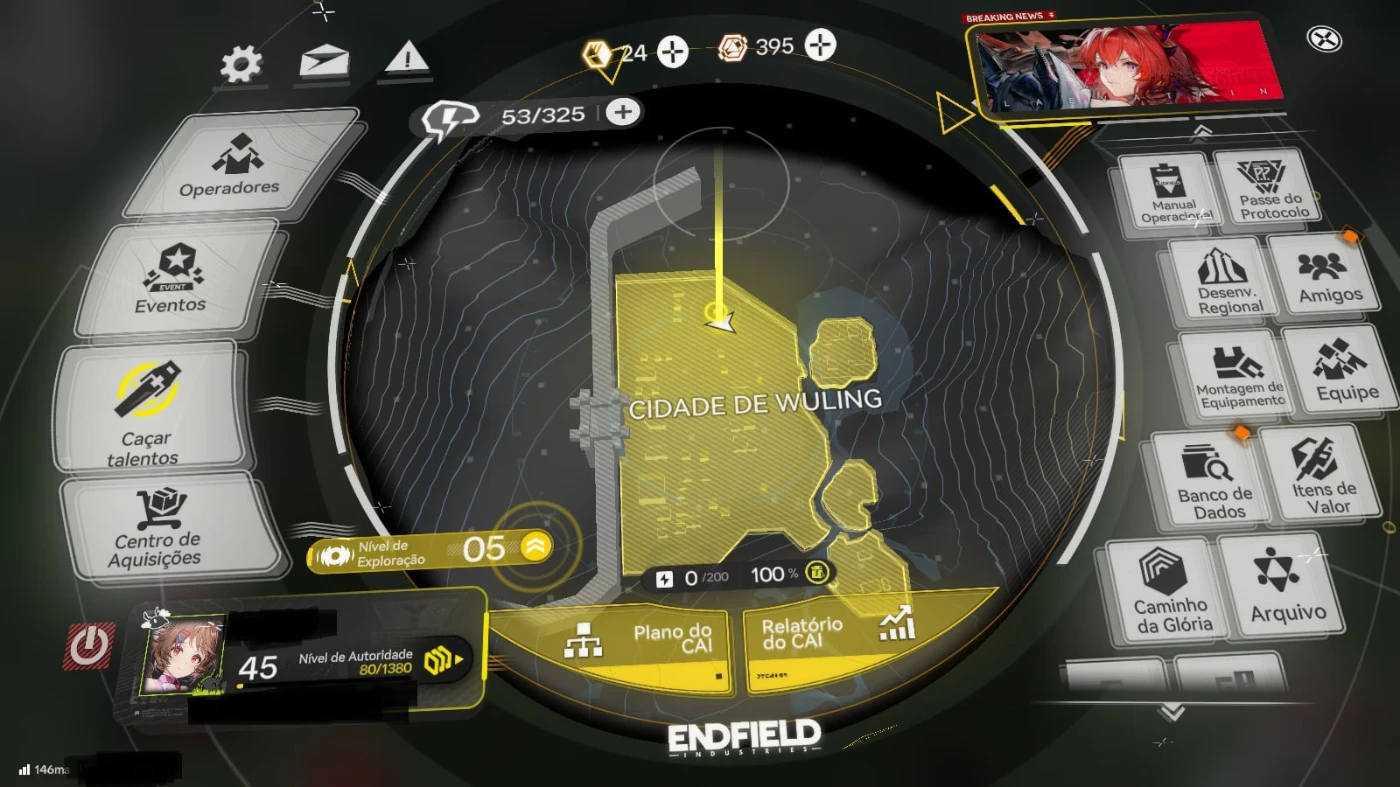1400x787 pixels.
Task: Open the Amigos friends list
Action: (1328, 276)
